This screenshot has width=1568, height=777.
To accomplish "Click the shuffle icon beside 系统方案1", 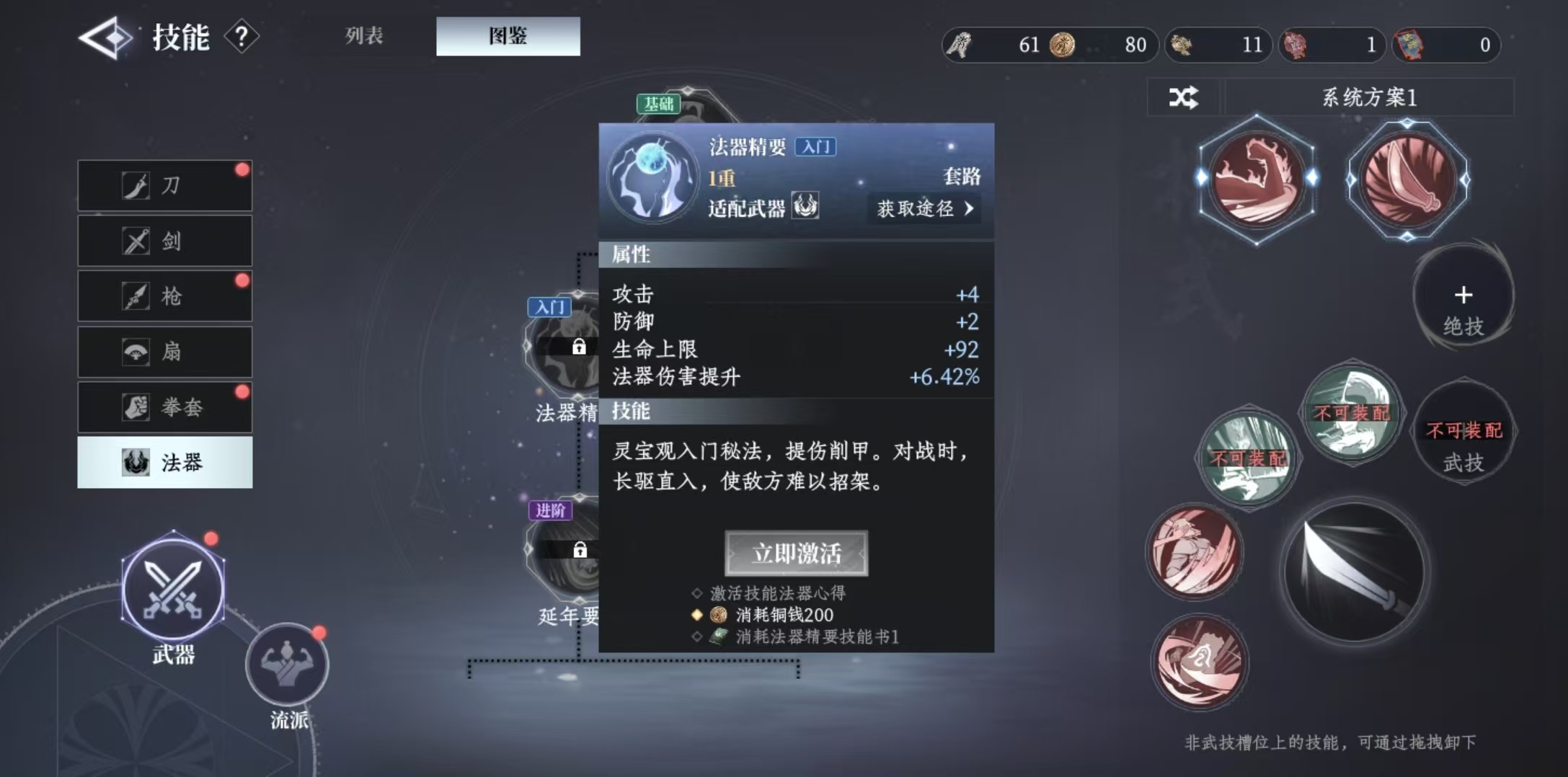I will tap(1186, 98).
